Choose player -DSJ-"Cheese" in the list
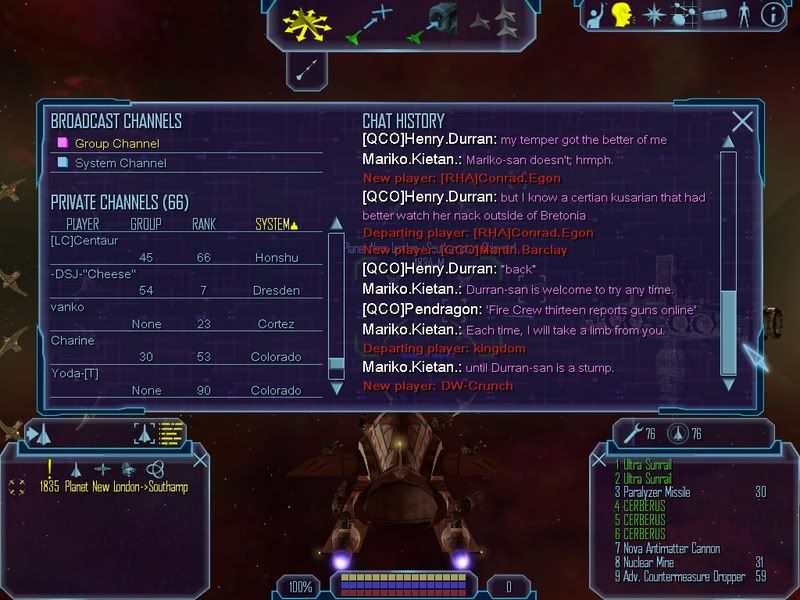Screen dimensions: 800x600 tap(93, 274)
